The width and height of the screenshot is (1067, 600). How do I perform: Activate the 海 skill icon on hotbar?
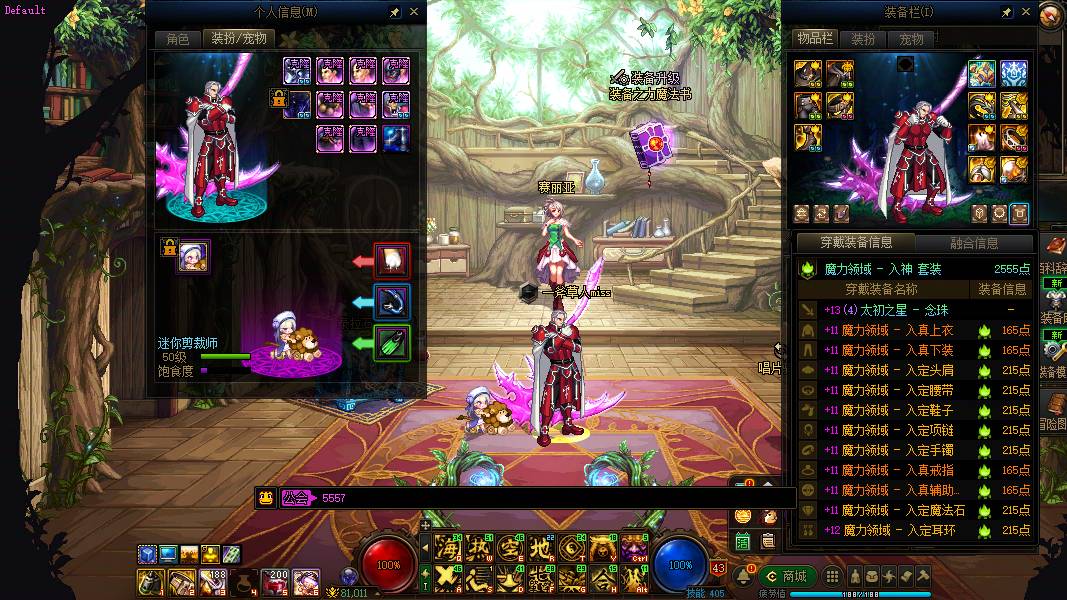point(447,548)
